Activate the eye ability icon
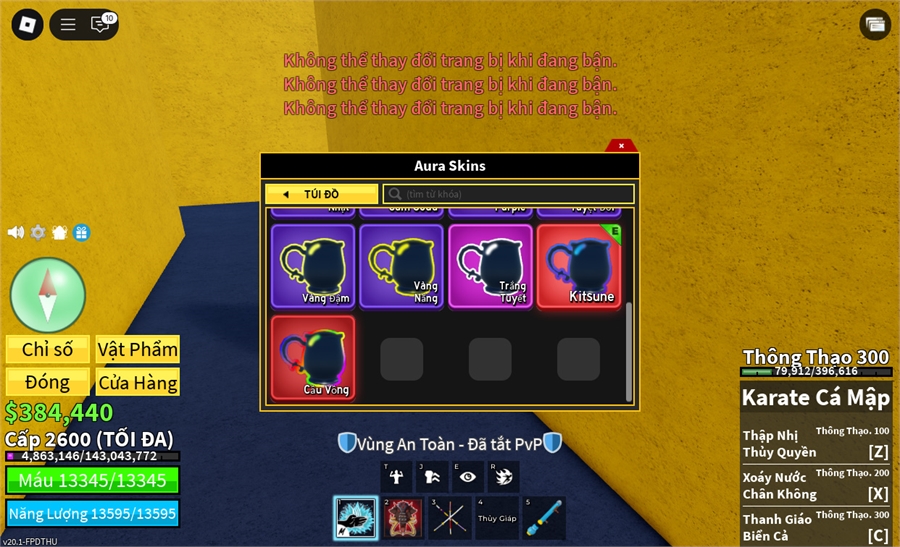This screenshot has height=547, width=900. click(468, 477)
